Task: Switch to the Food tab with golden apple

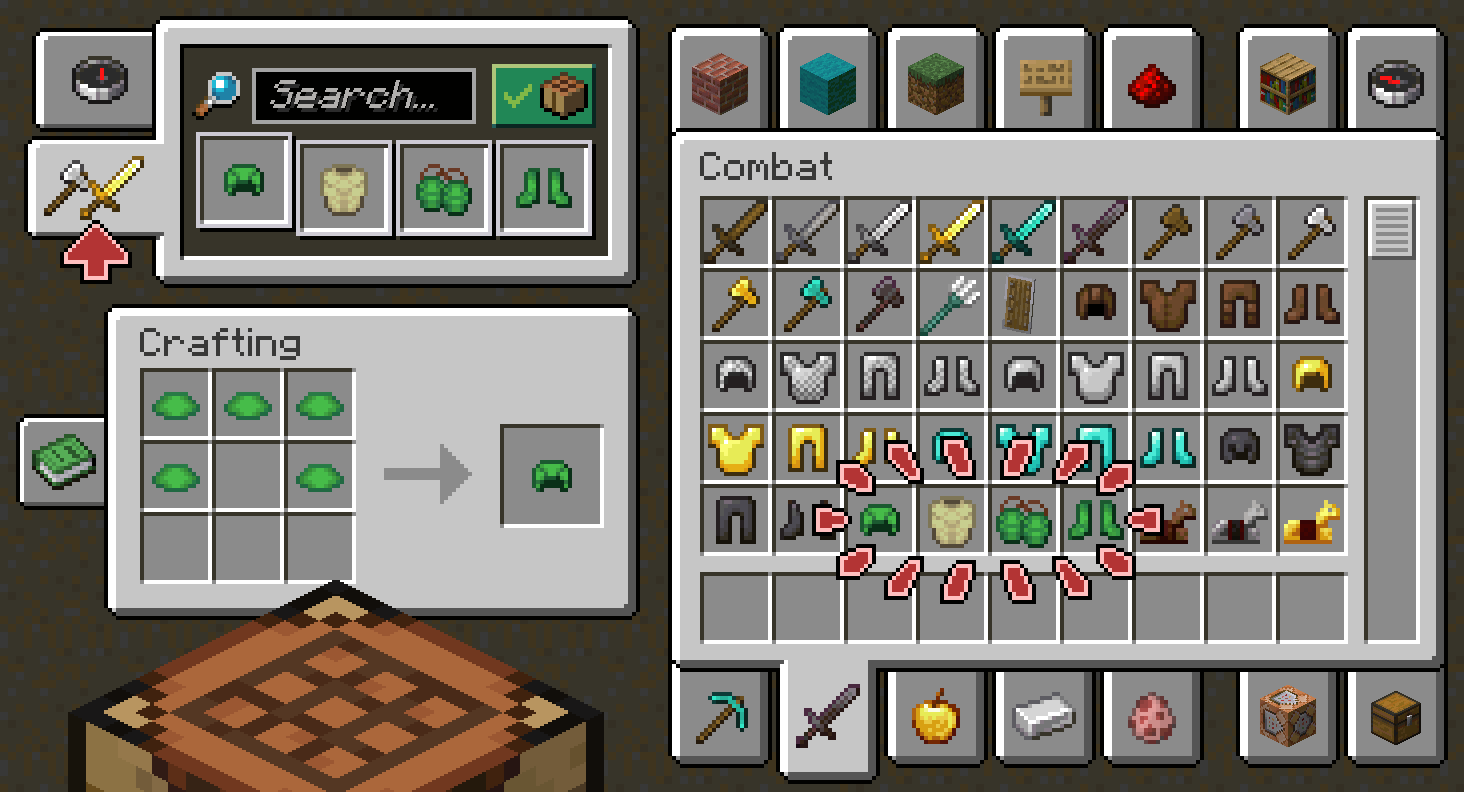Action: [935, 719]
